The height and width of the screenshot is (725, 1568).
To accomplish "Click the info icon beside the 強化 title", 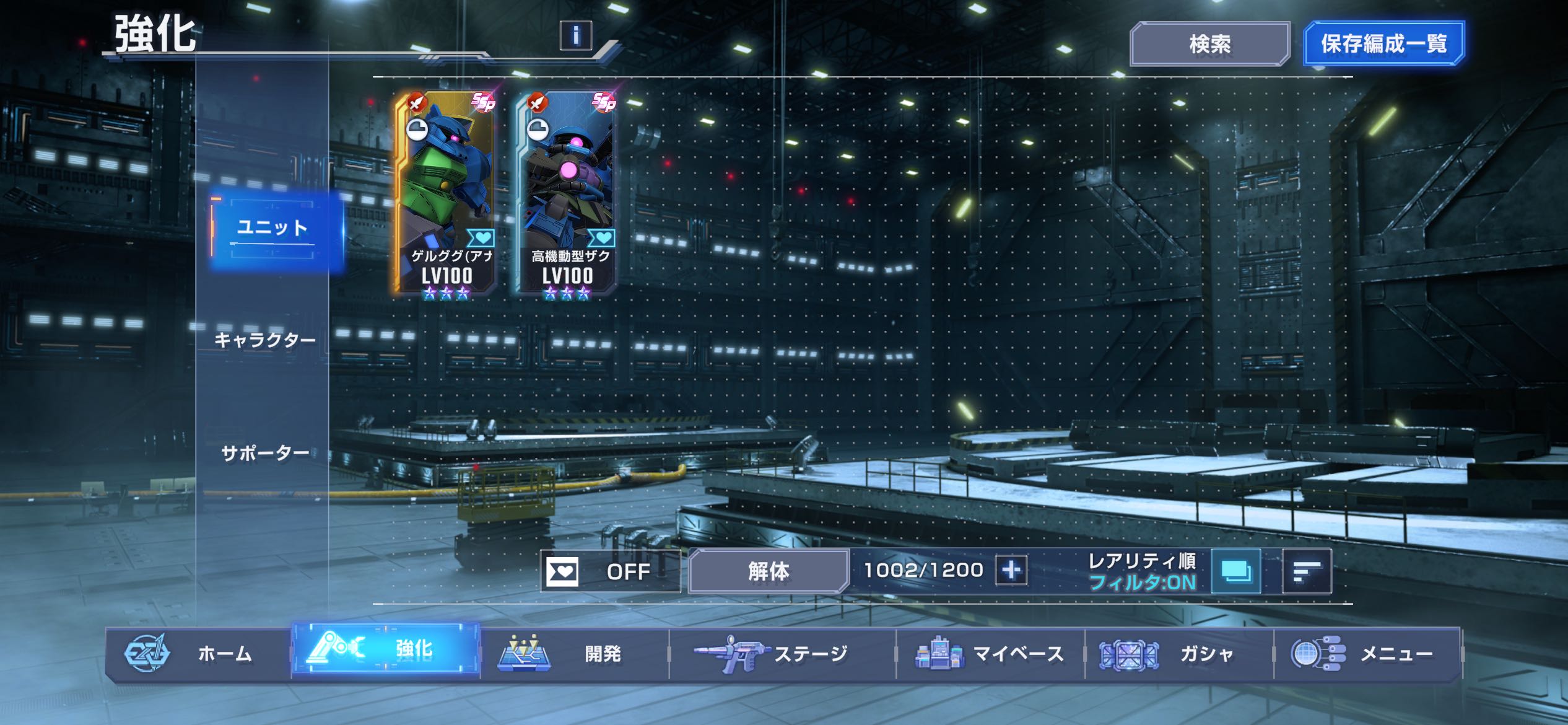I will pos(575,35).
